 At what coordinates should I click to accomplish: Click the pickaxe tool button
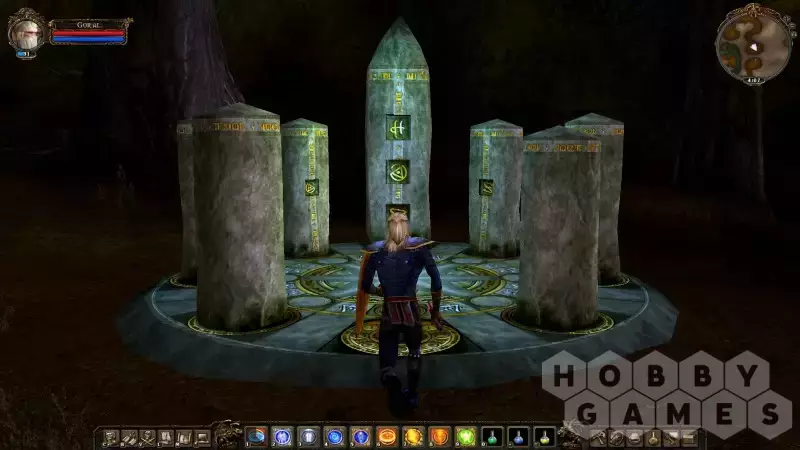click(597, 437)
